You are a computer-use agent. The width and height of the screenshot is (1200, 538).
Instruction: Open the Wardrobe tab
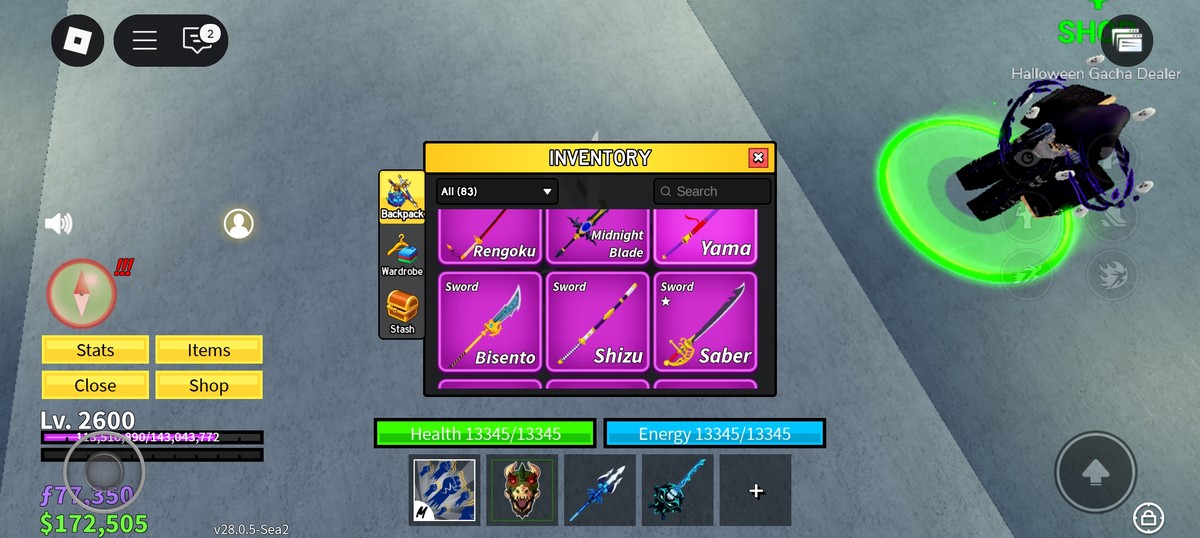(402, 254)
